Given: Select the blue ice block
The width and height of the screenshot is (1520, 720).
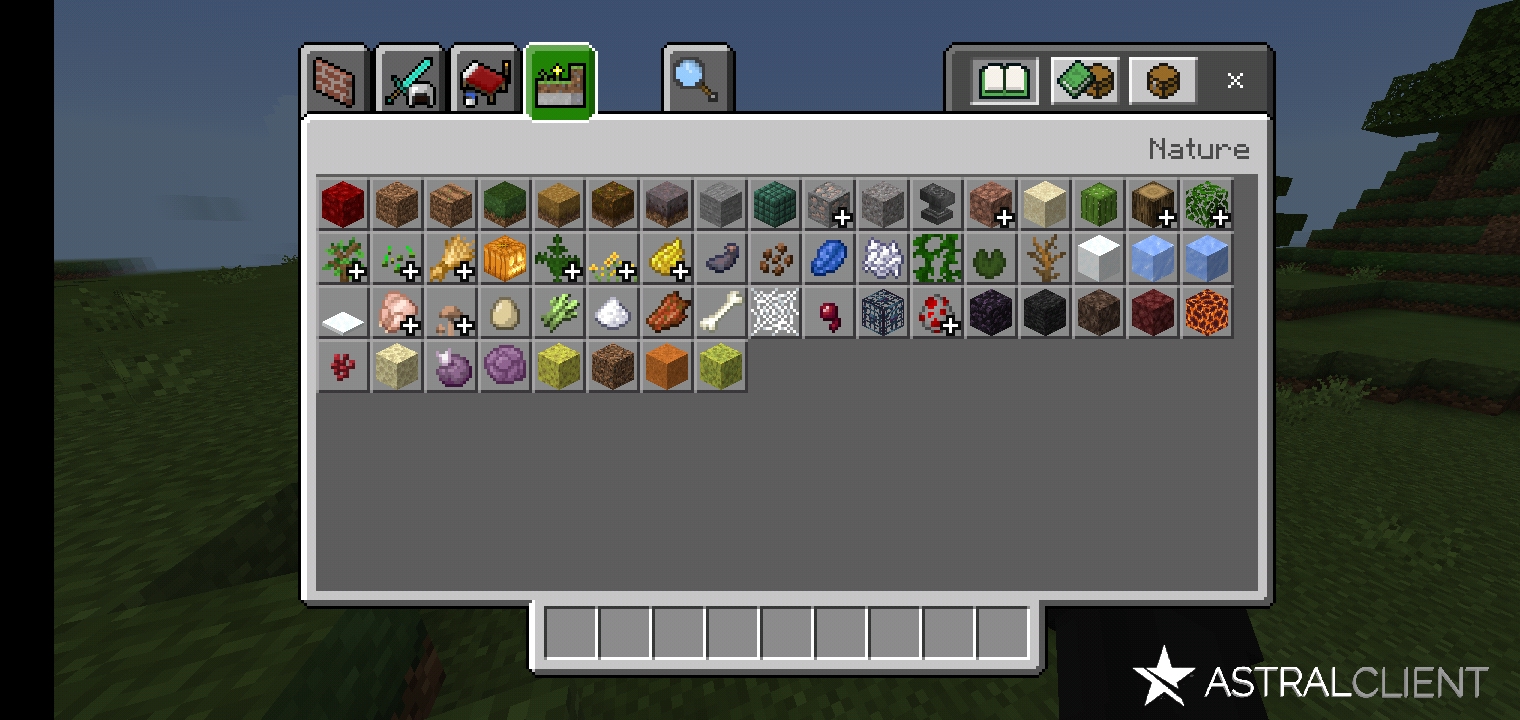Looking at the screenshot, I should click(1207, 258).
